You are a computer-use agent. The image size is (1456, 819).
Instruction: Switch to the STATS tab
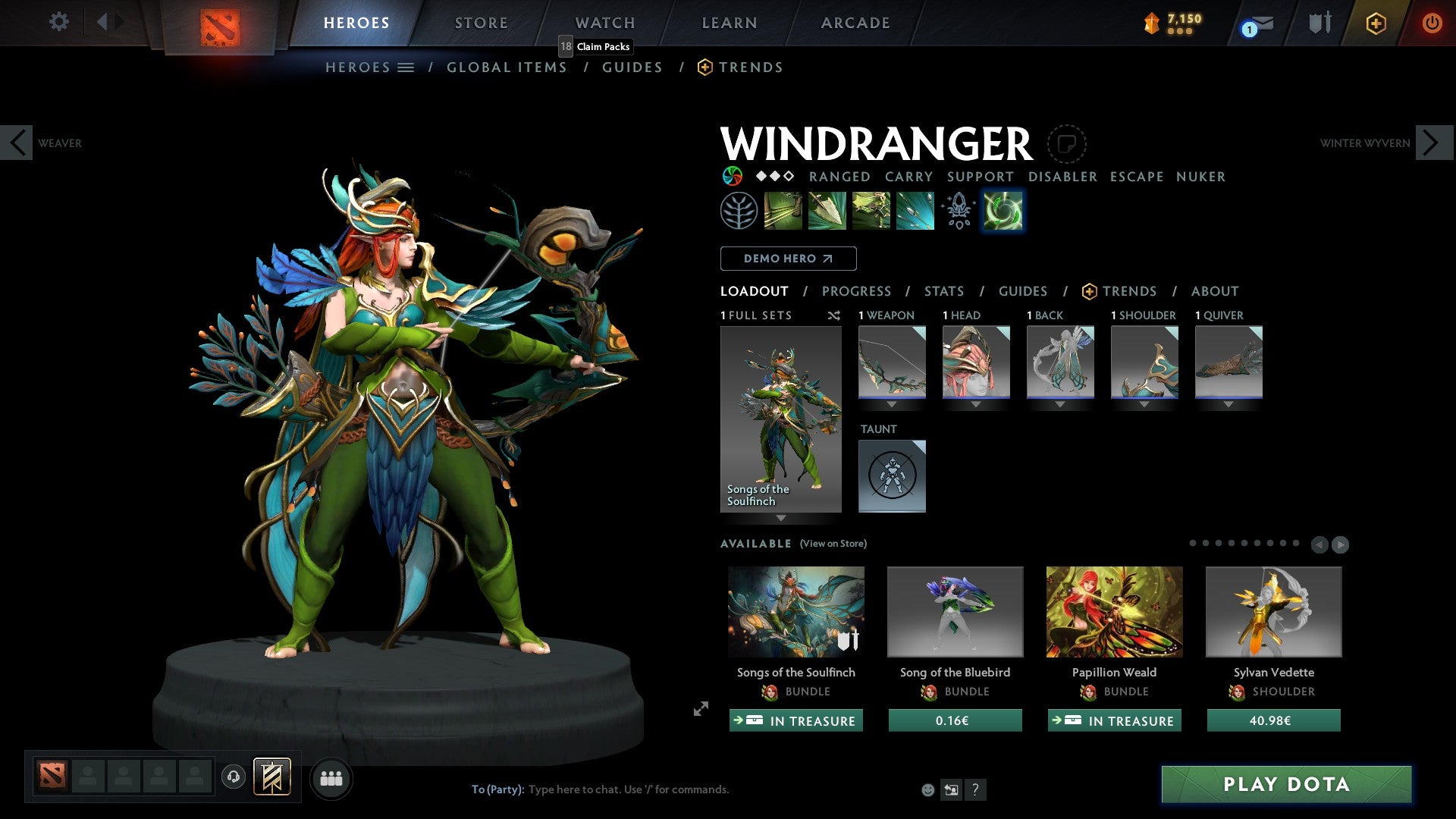tap(944, 290)
